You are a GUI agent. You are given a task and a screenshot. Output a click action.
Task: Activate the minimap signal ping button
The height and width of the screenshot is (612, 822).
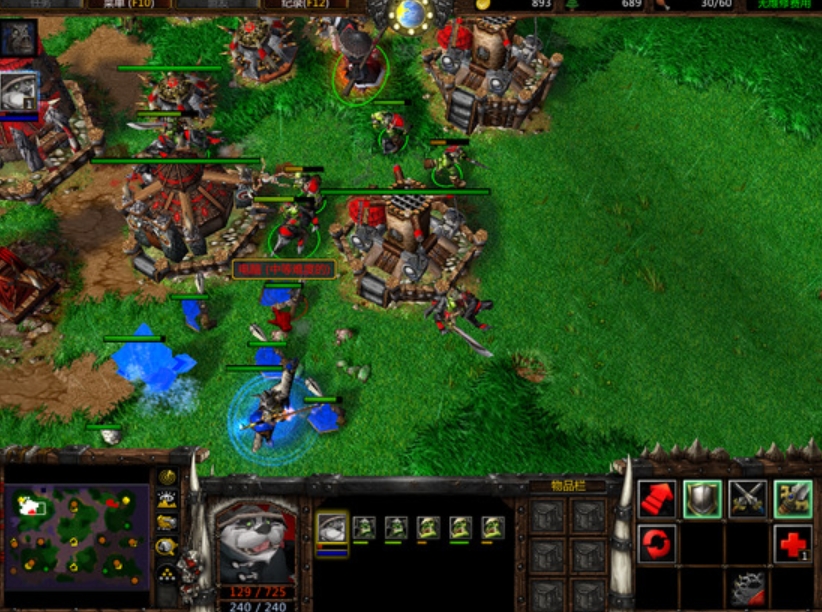[x=167, y=476]
